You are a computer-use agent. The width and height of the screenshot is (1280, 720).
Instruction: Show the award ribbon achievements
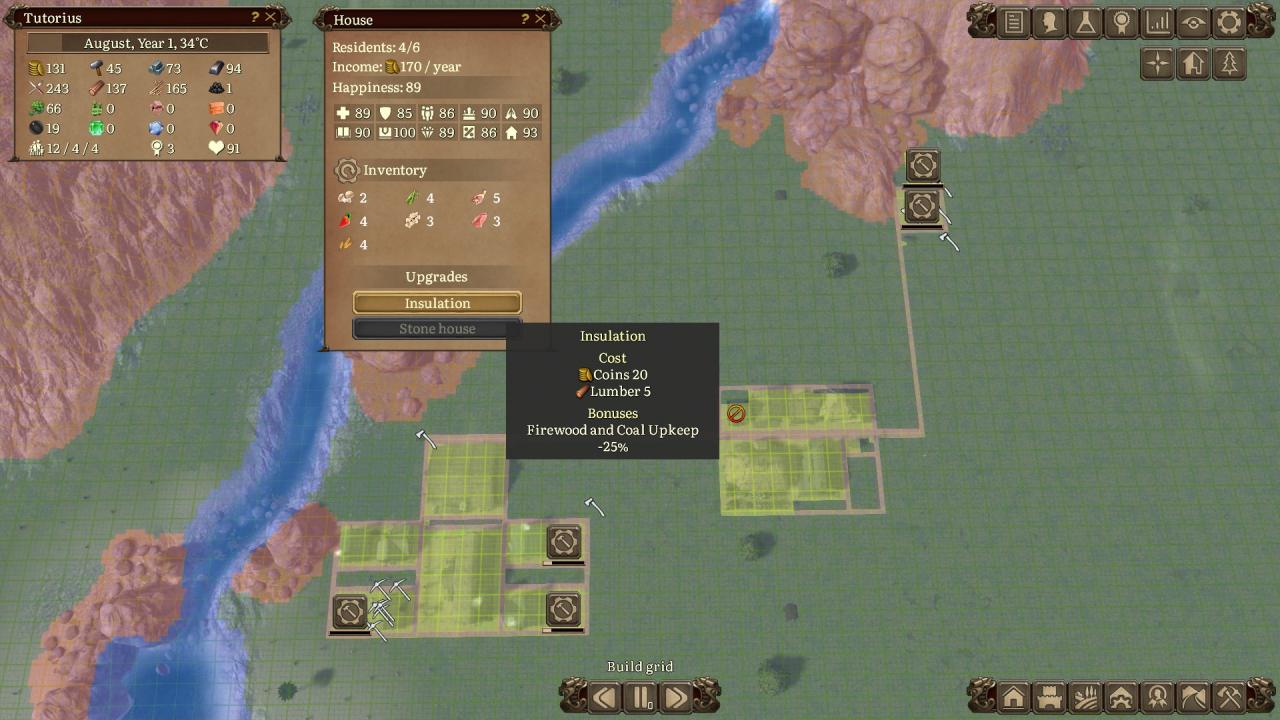click(1122, 22)
